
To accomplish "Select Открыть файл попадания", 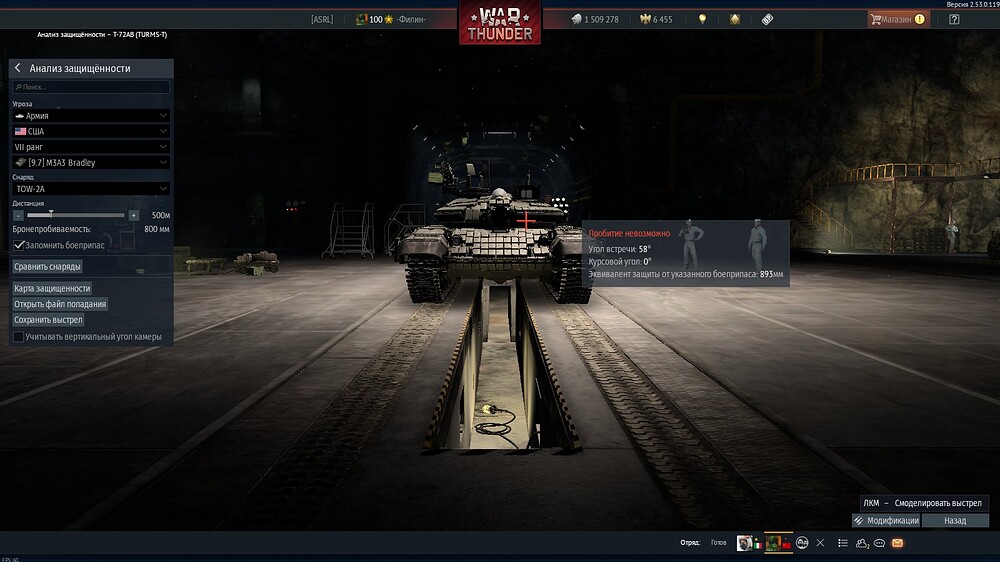I will coord(60,304).
